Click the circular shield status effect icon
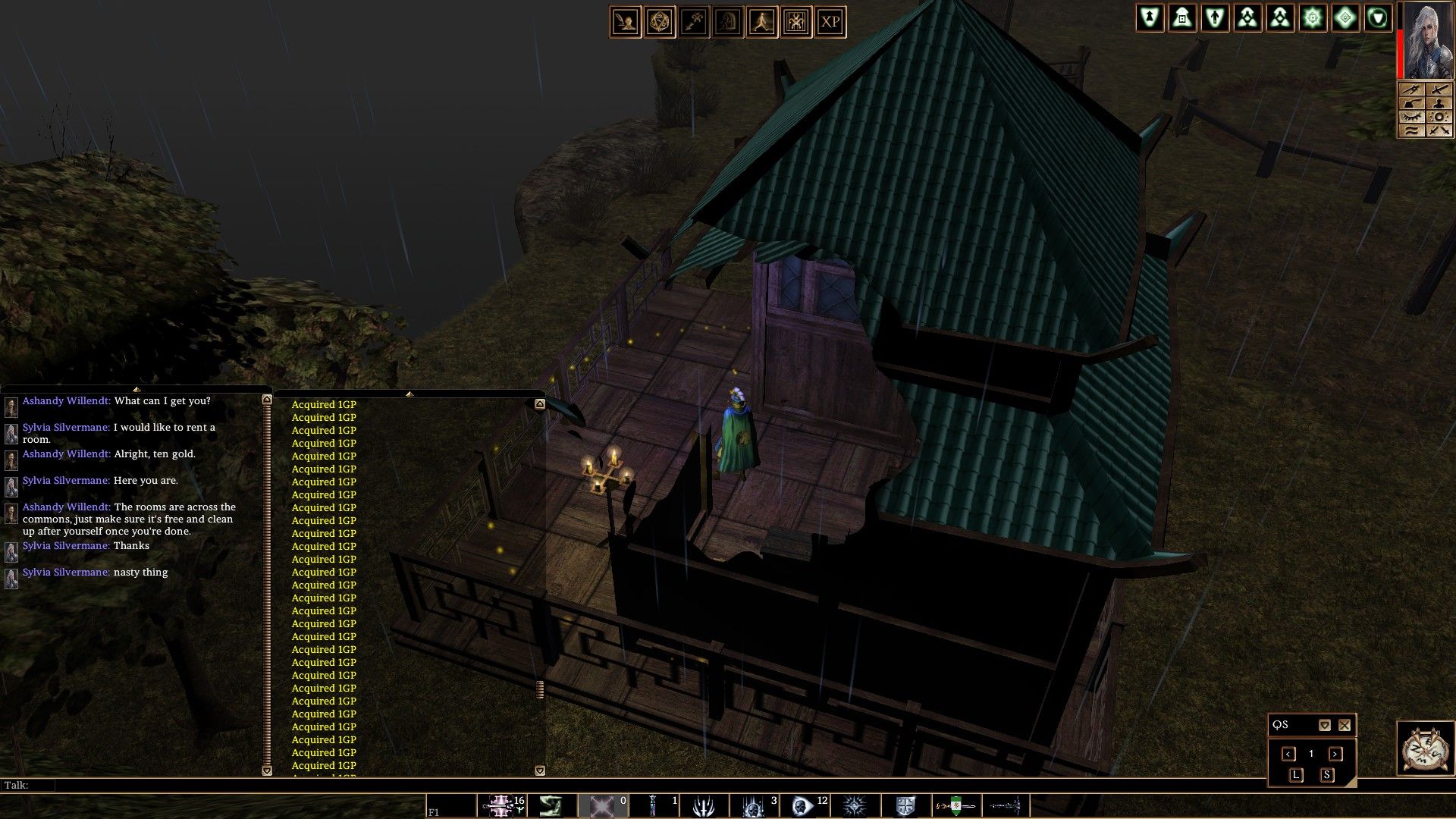1456x819 pixels. pos(1378,17)
